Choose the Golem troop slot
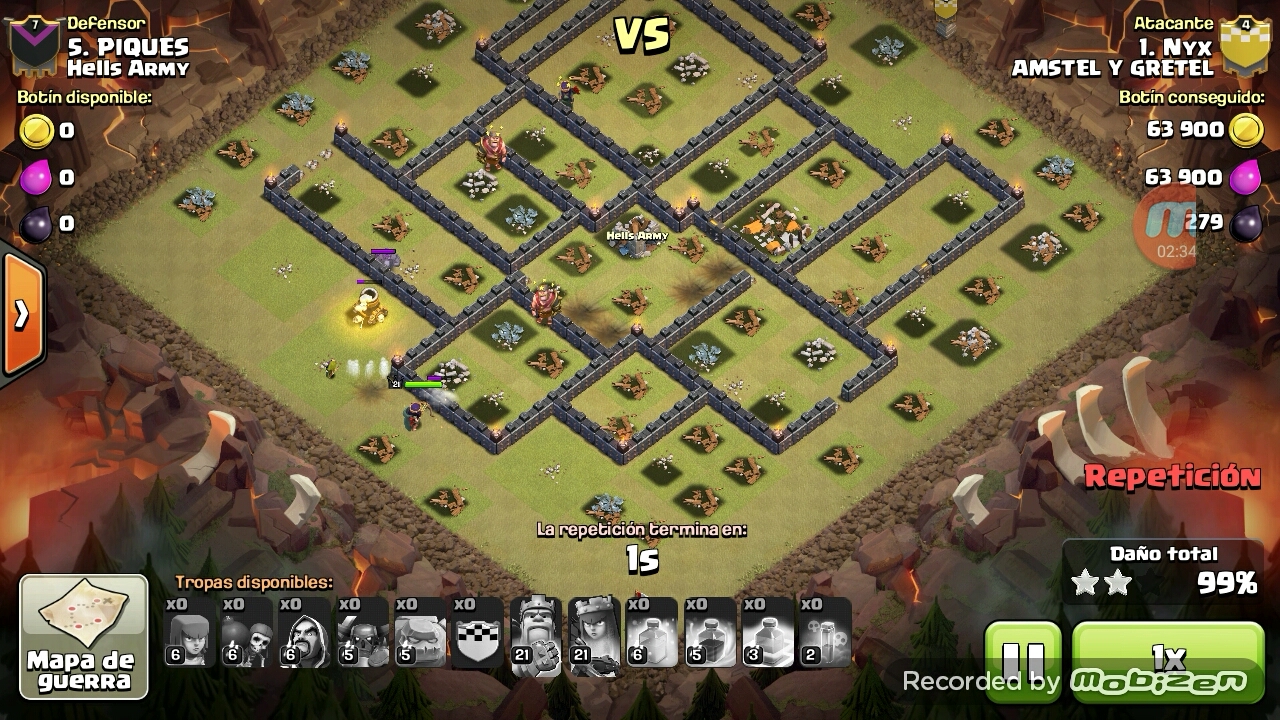The width and height of the screenshot is (1280, 720). tap(420, 633)
